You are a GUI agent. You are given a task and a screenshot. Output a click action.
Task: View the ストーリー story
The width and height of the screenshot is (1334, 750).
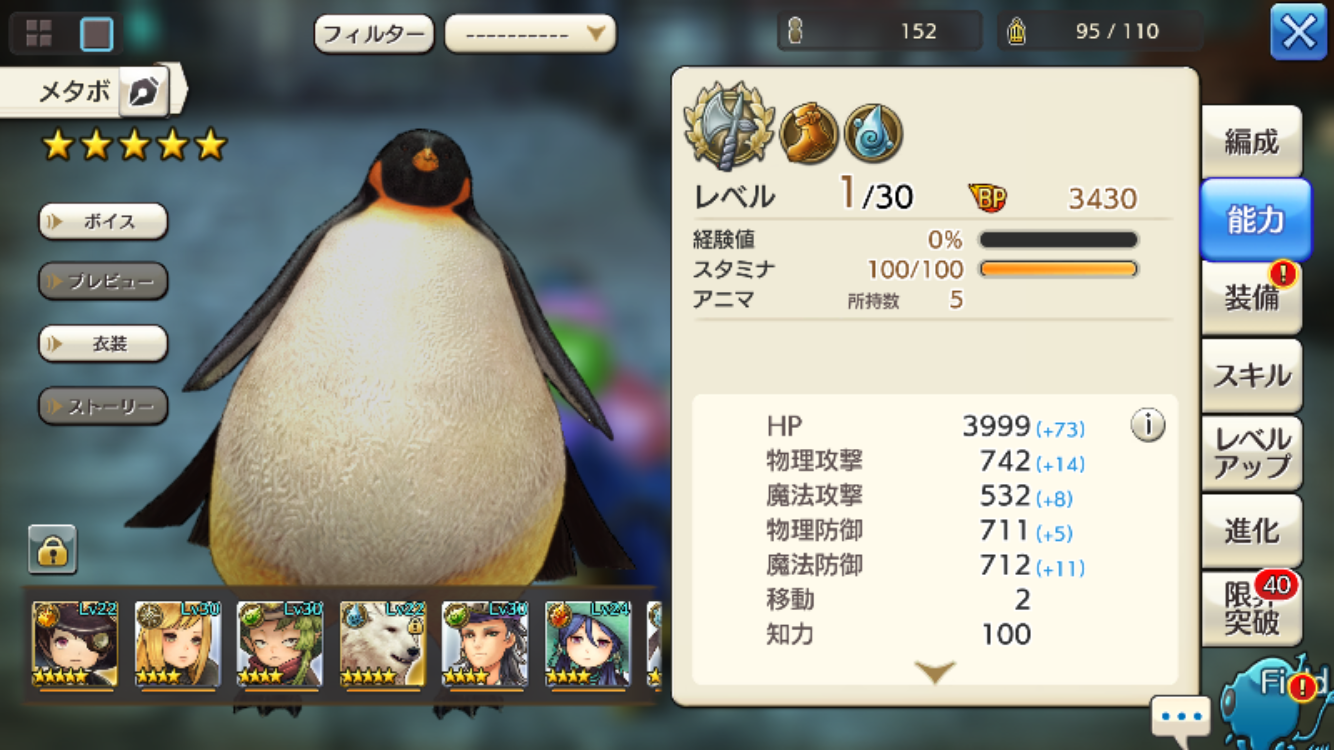coord(103,406)
